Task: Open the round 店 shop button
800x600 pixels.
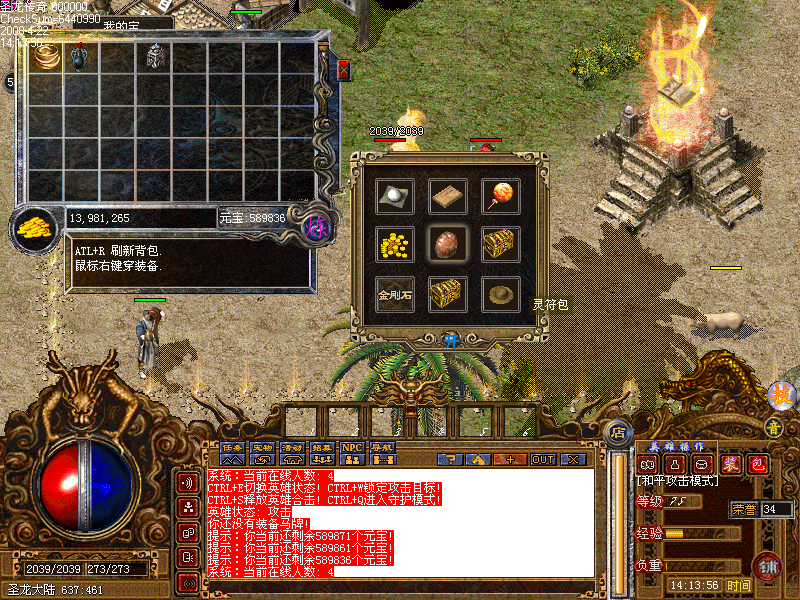Action: [618, 434]
